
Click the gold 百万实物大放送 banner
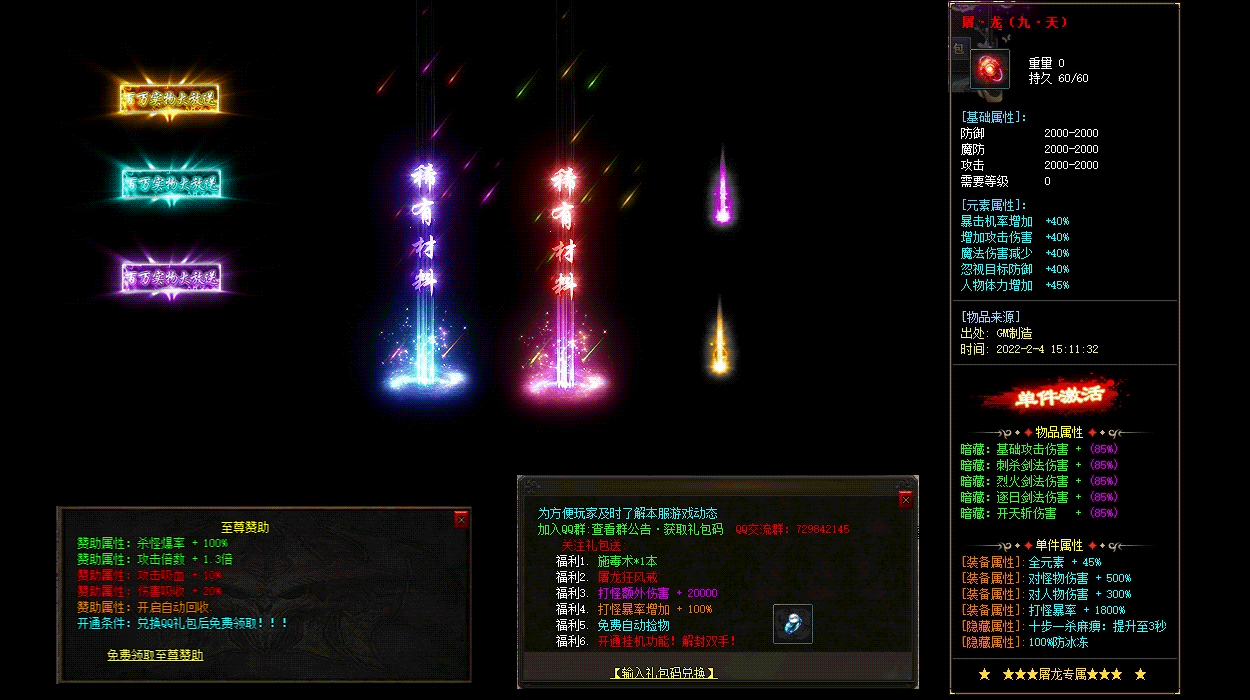tap(169, 98)
